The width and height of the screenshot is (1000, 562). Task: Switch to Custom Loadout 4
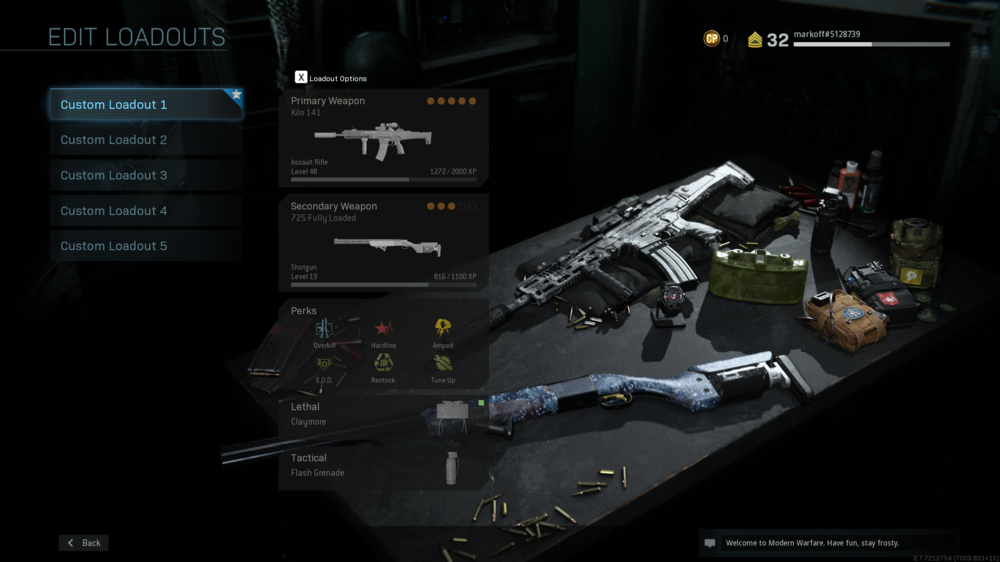coord(146,211)
